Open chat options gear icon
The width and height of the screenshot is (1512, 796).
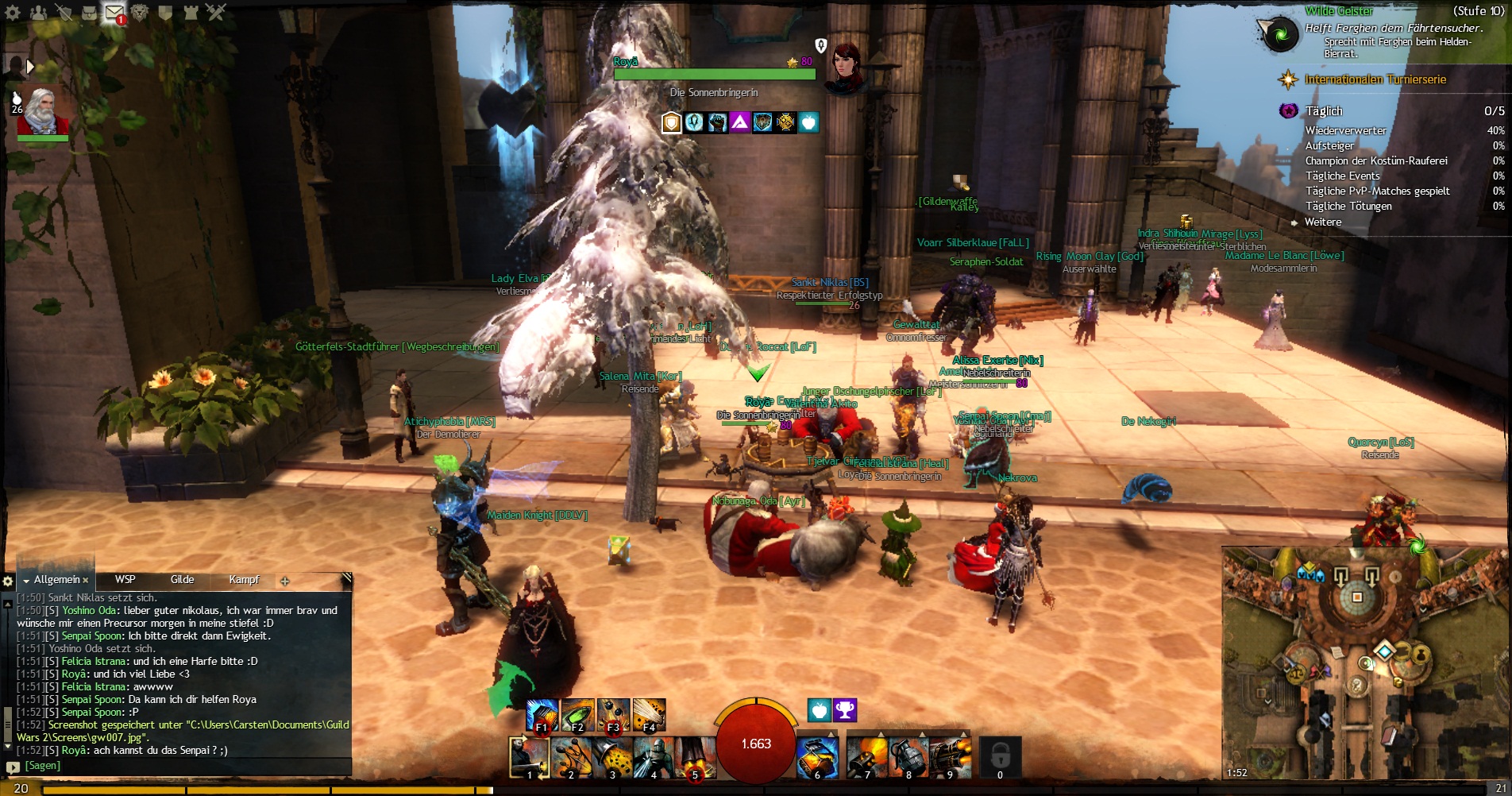pyautogui.click(x=9, y=581)
